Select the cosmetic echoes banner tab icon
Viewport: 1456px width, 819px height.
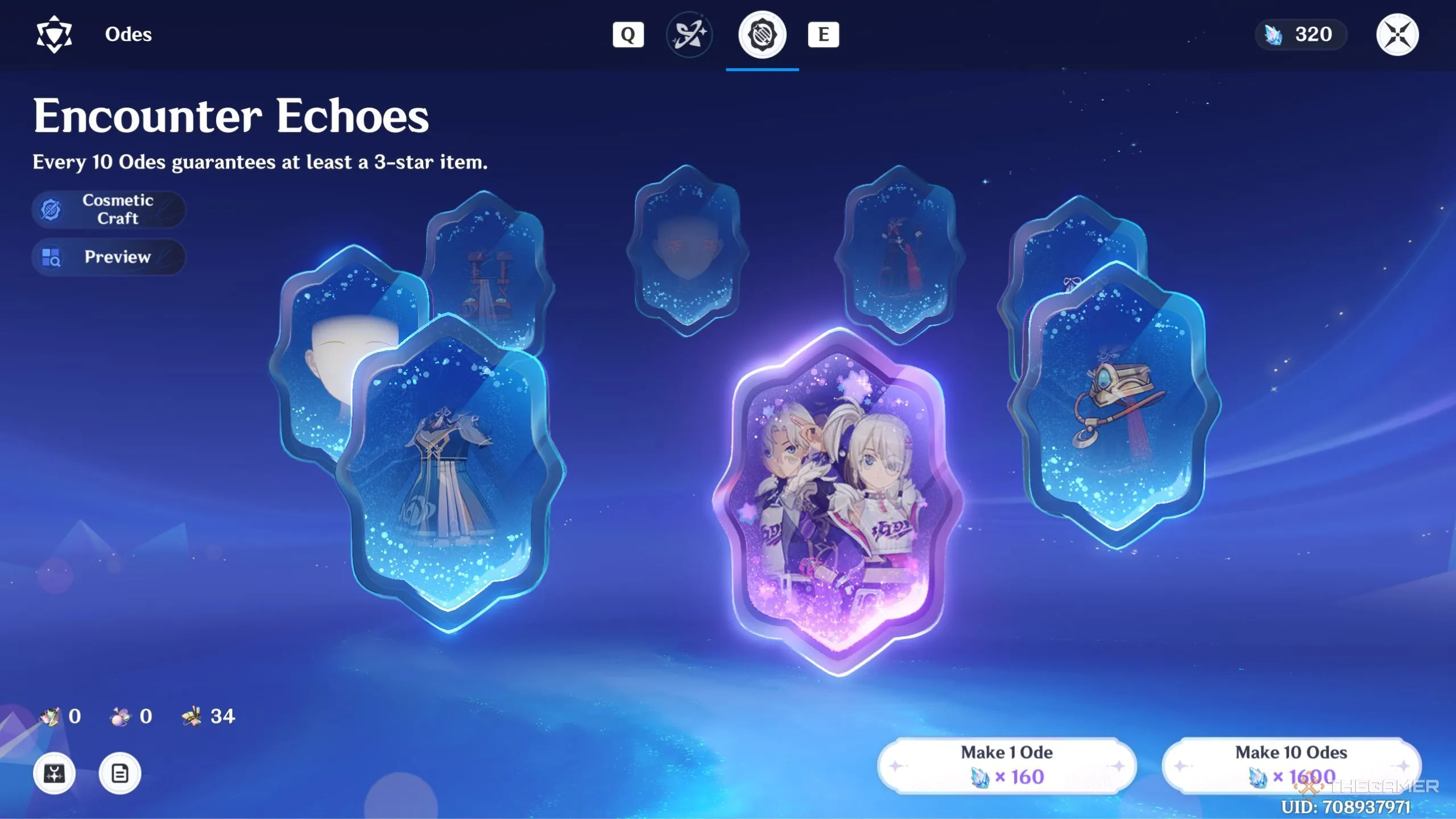(762, 34)
